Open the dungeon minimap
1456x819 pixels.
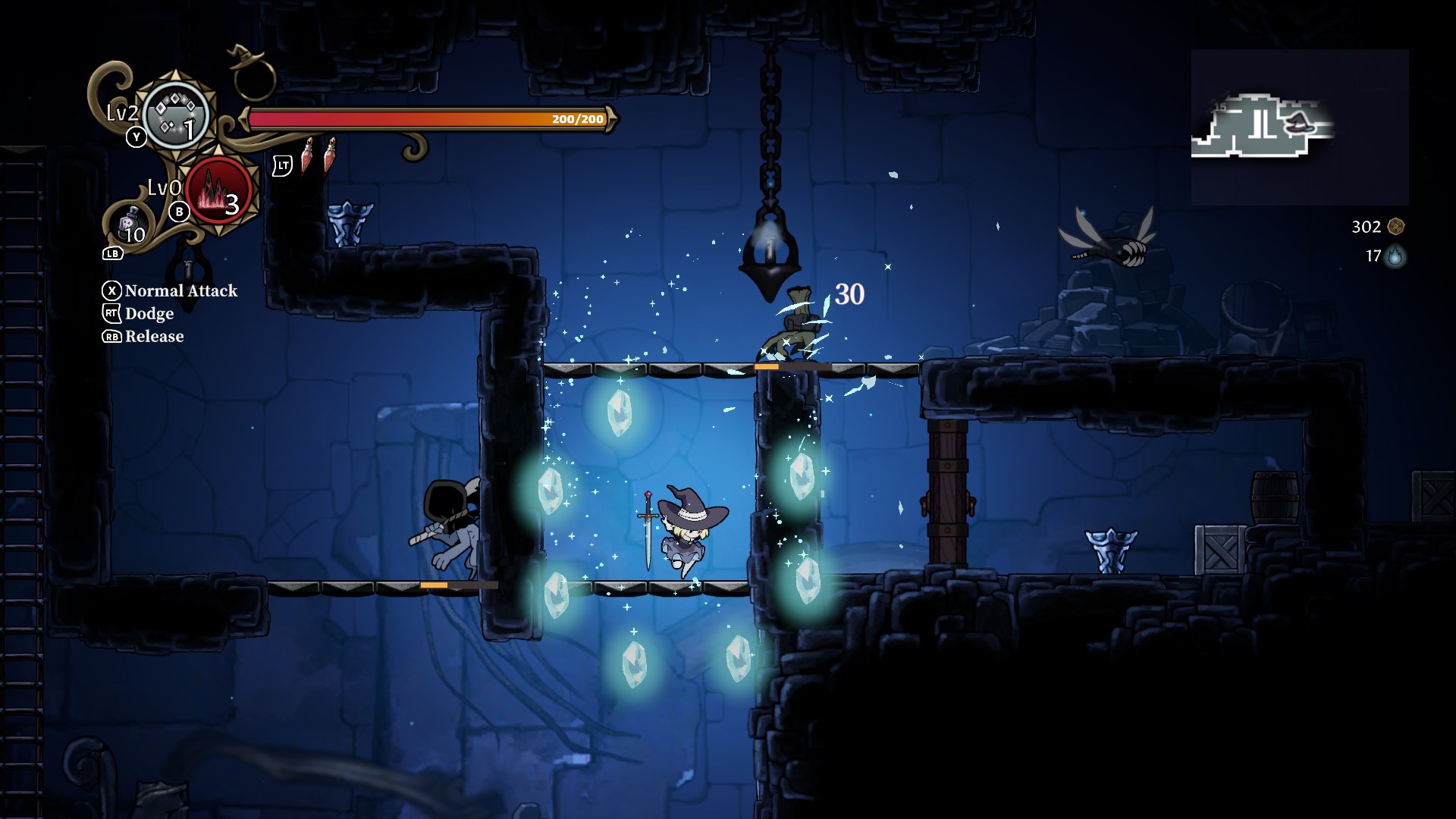[x=1299, y=127]
